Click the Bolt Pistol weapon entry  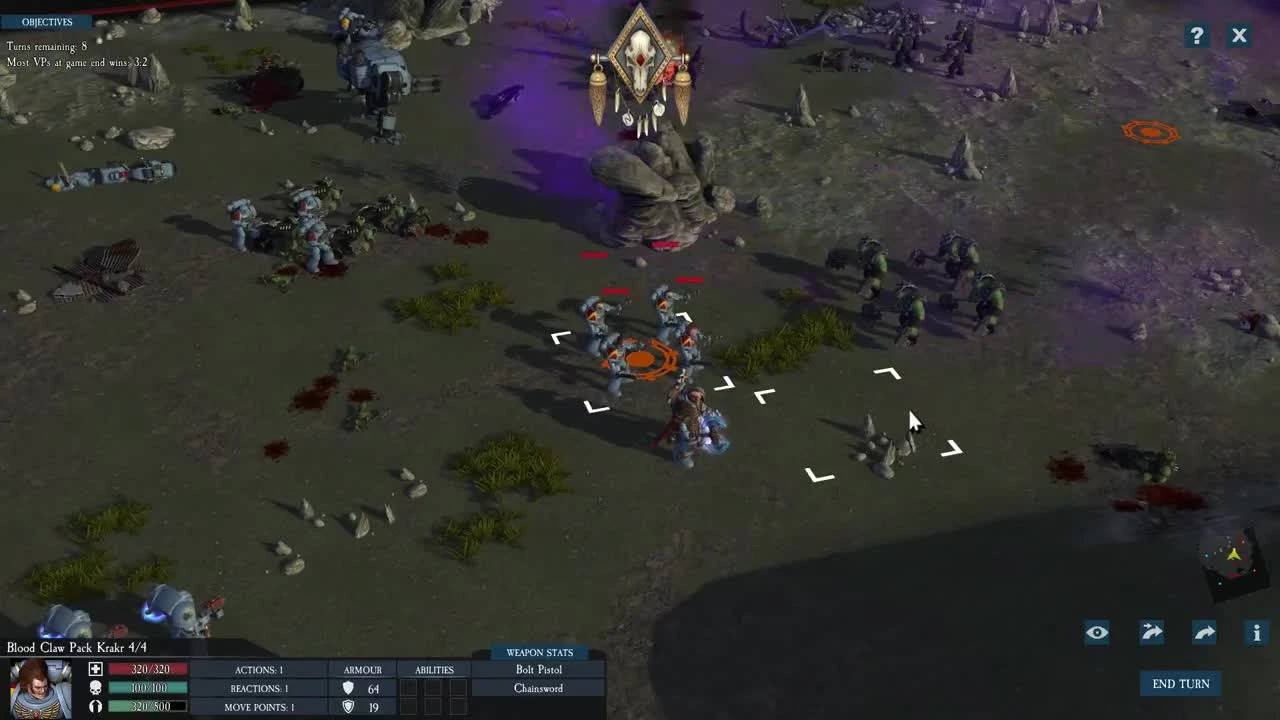(538, 669)
